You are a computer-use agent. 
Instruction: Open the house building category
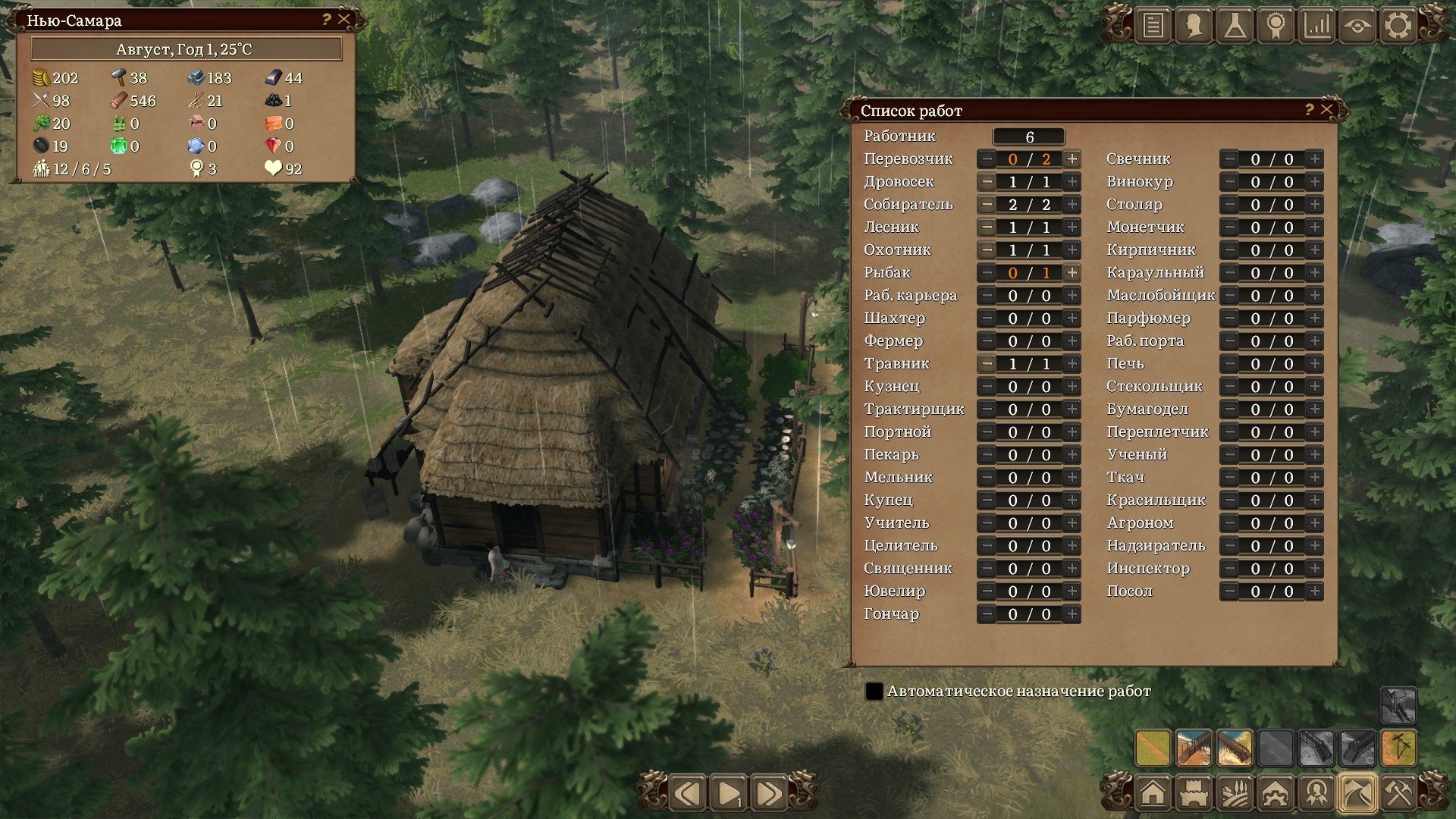click(1153, 794)
